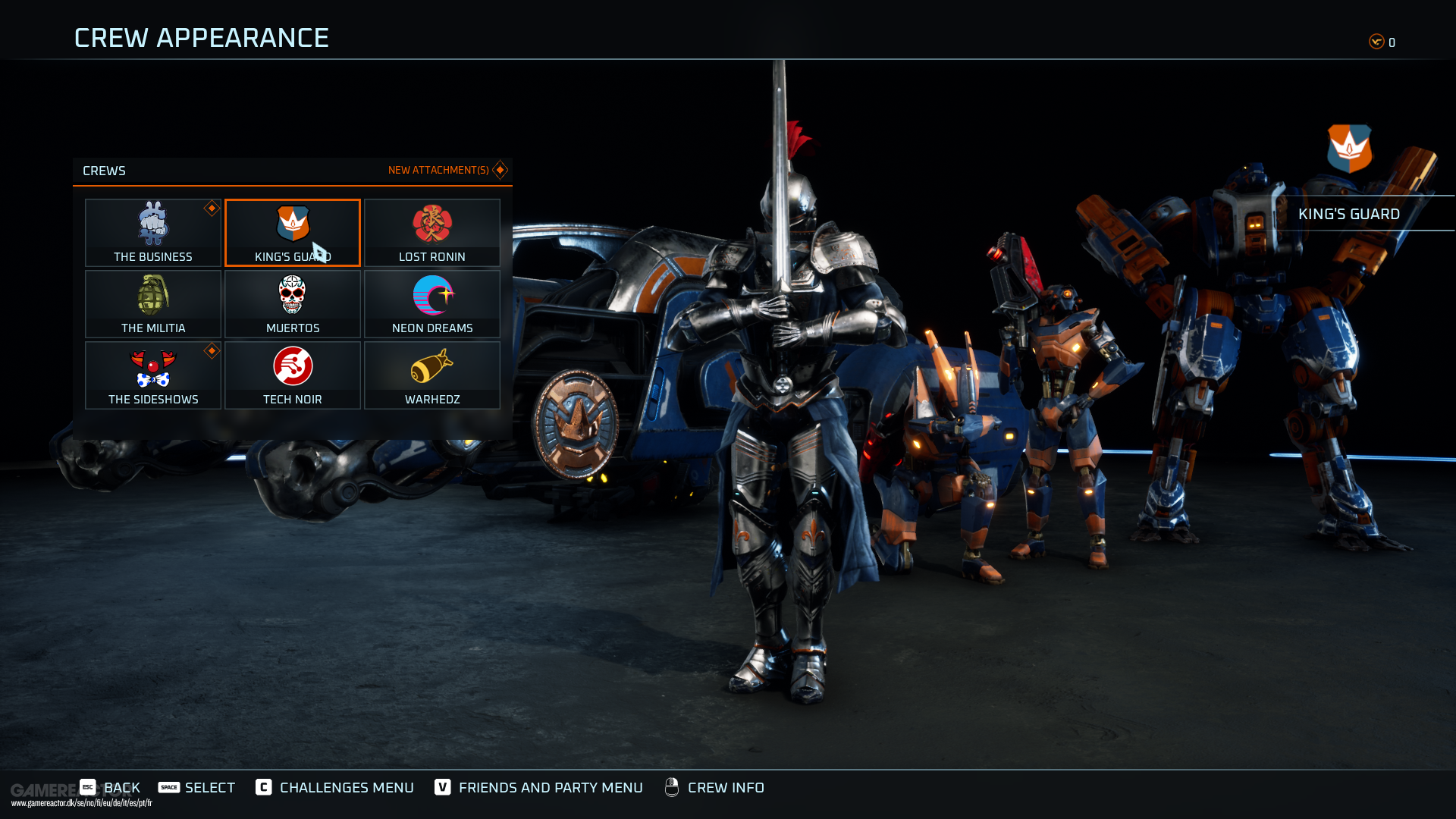The image size is (1456, 819).
Task: Choose the King's Guard crew
Action: 293,232
